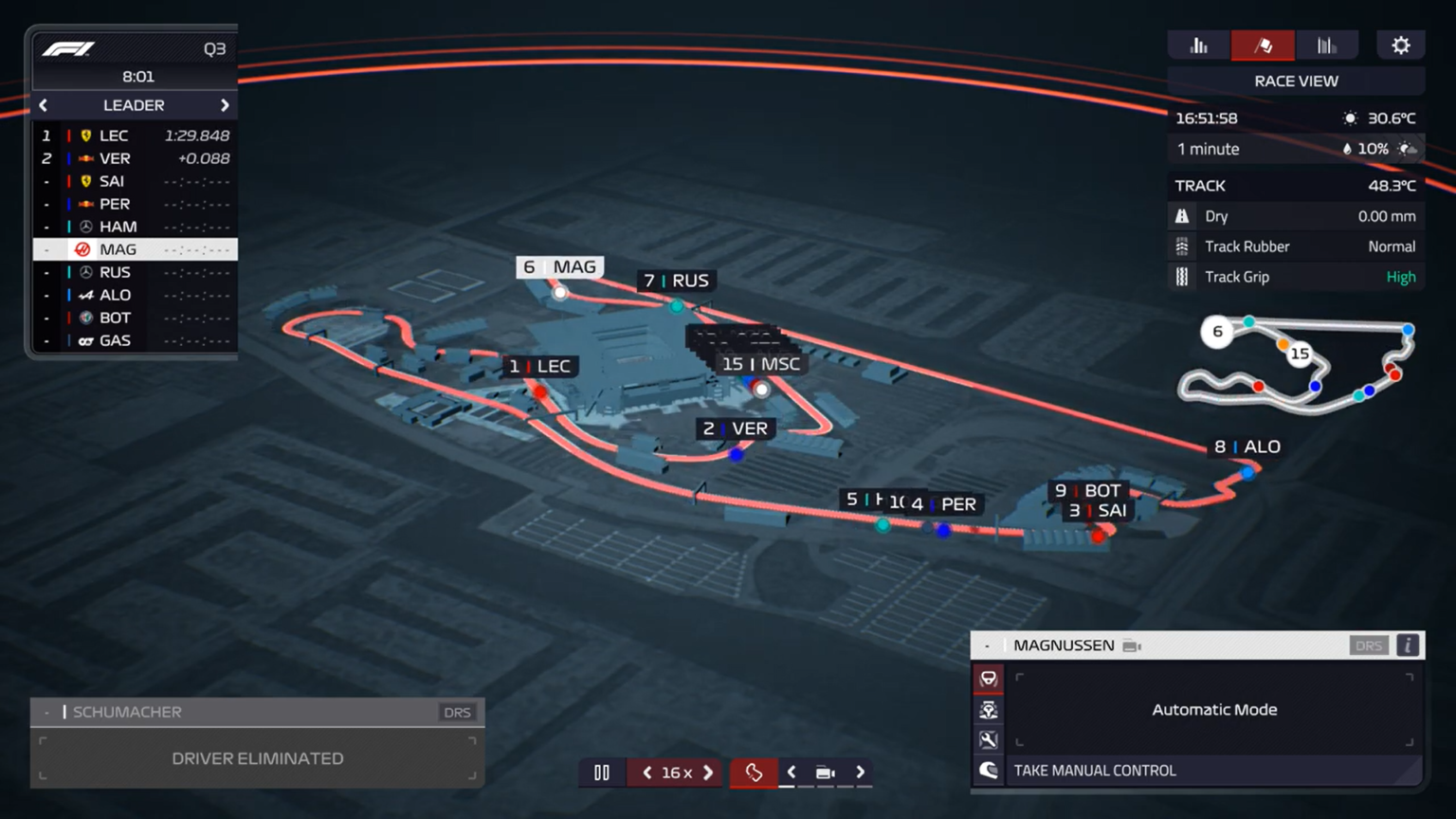1456x819 pixels.
Task: Click the driver head icon near Take Manual Control
Action: coord(988,770)
